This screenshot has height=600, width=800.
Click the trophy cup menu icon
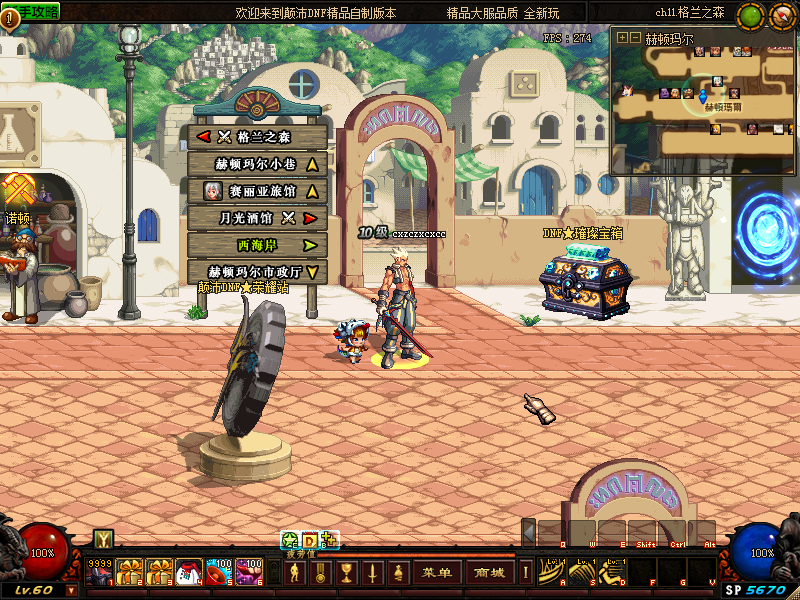click(x=346, y=573)
